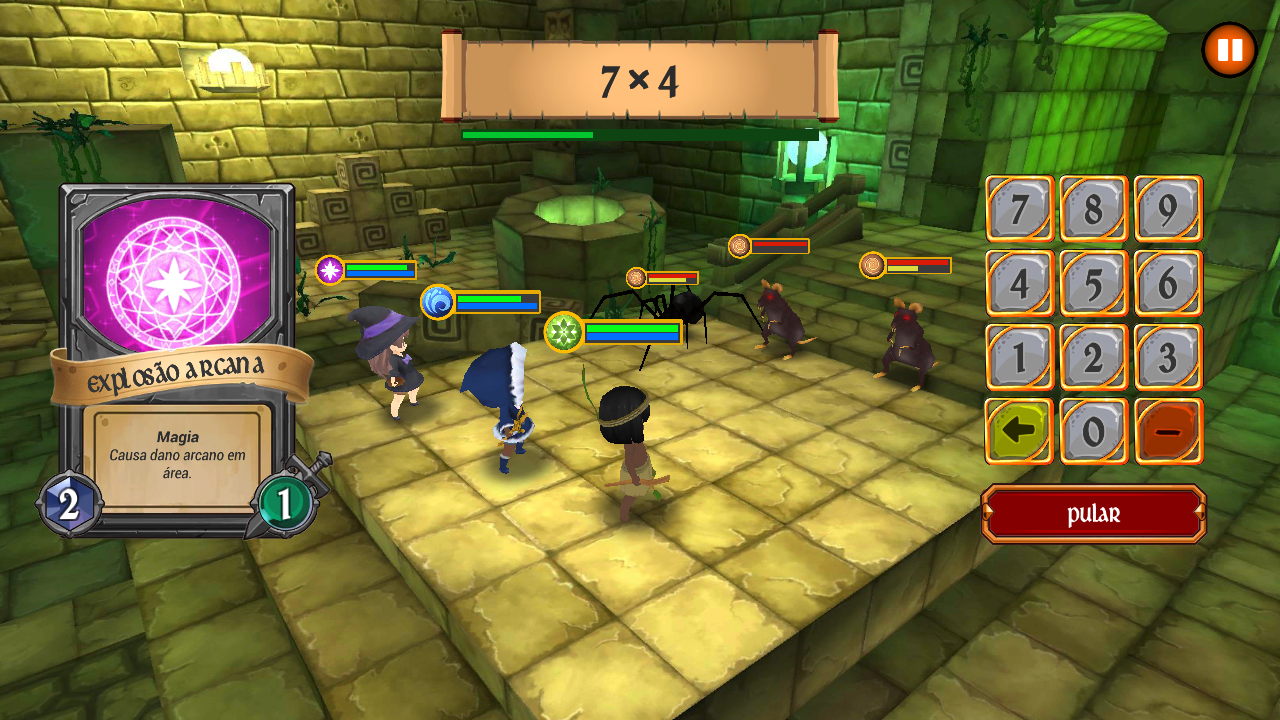This screenshot has height=720, width=1280.
Task: Tap the number 2 key
Action: point(1094,357)
